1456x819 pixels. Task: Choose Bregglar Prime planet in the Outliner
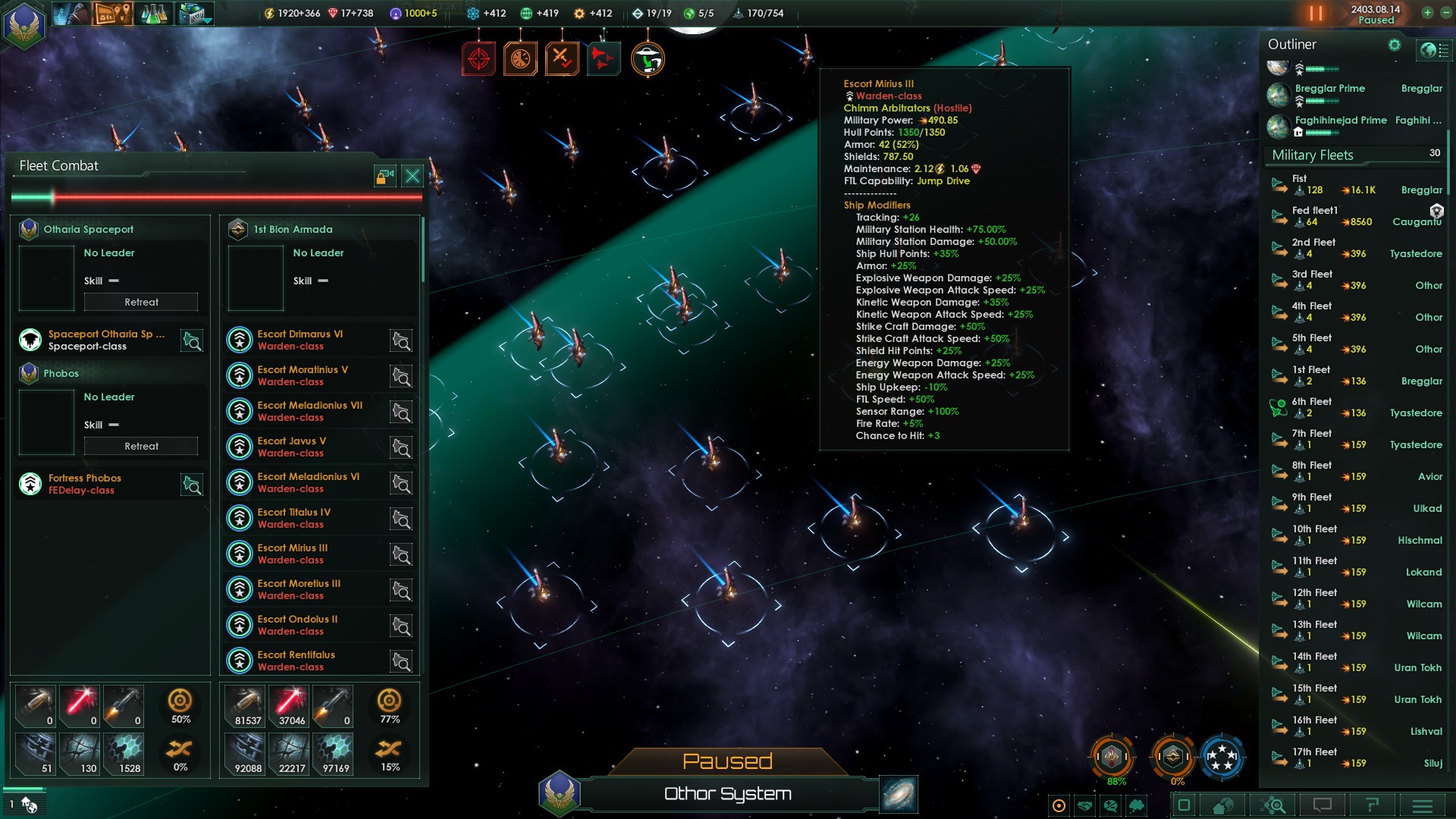pos(1330,89)
